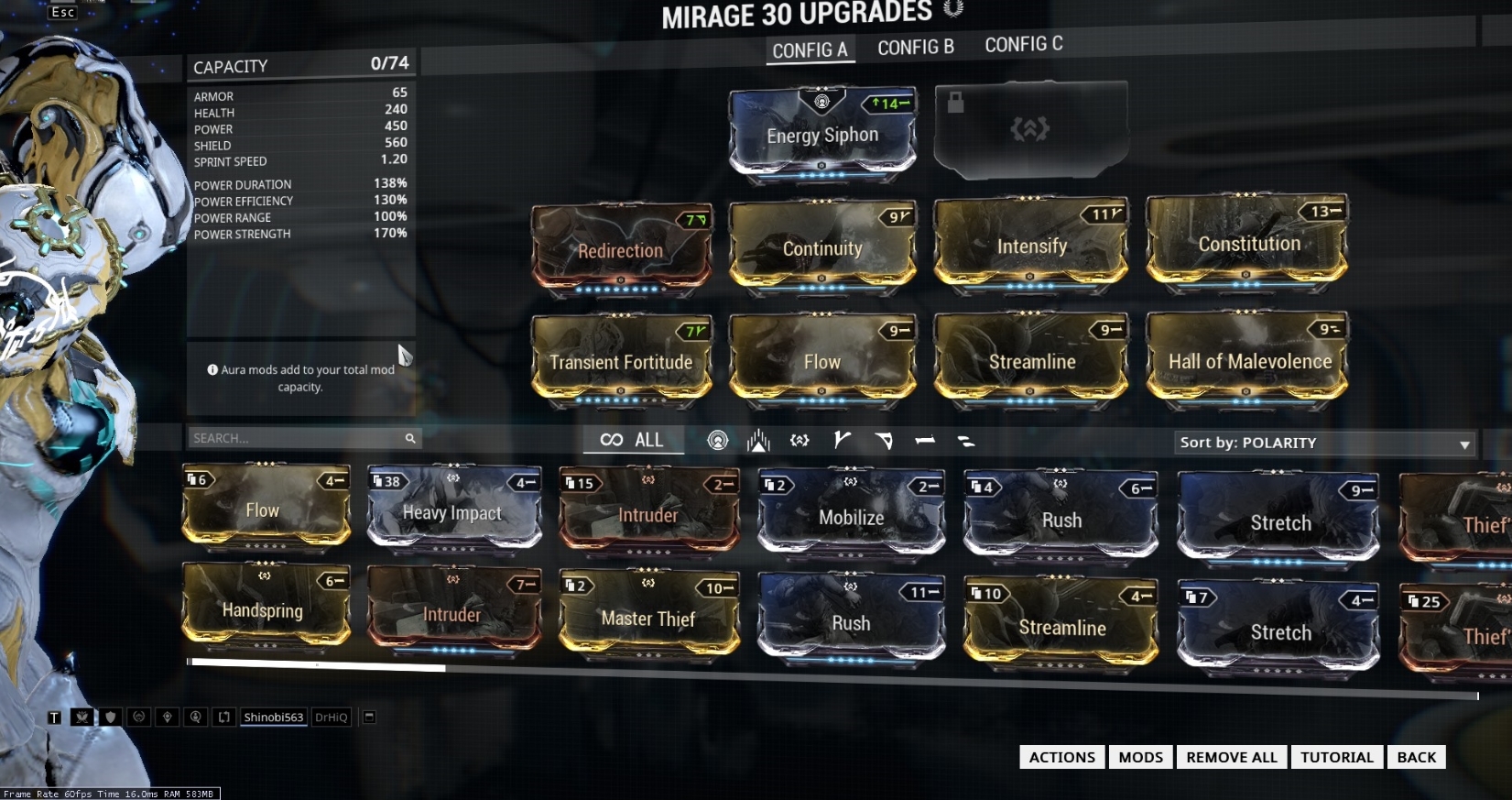Select the equipped Energy Siphon aura mod
The width and height of the screenshot is (1512, 800).
(821, 134)
